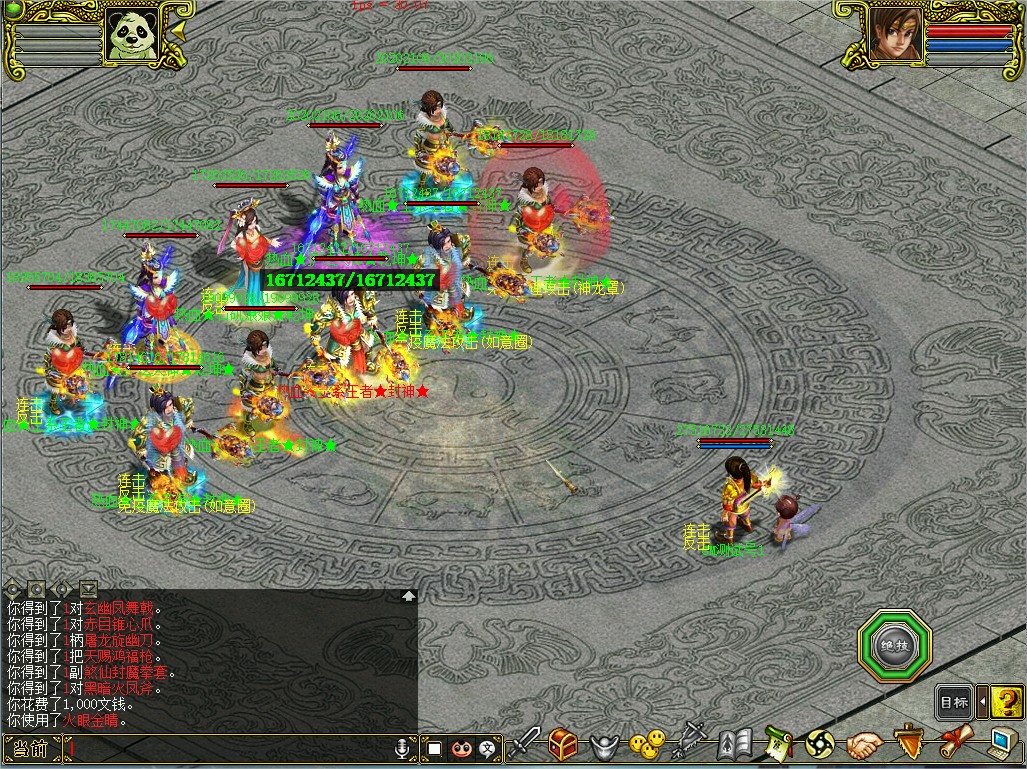The image size is (1027, 769).
Task: Open help with the yellow question mark
Action: [1007, 702]
